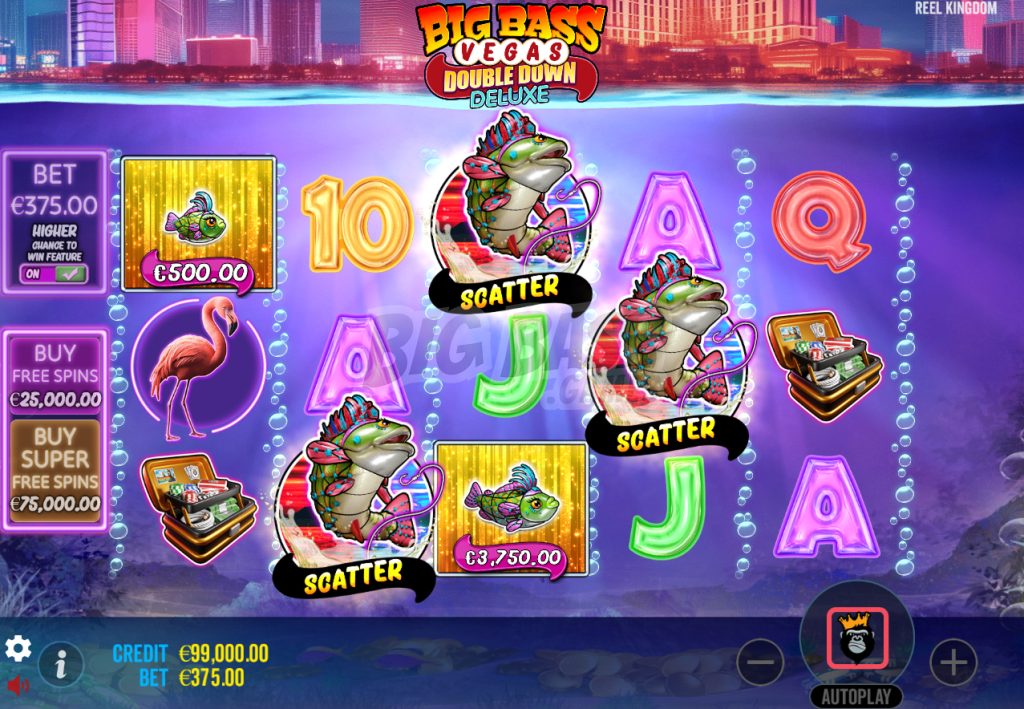
Task: Open the game info page
Action: click(61, 662)
